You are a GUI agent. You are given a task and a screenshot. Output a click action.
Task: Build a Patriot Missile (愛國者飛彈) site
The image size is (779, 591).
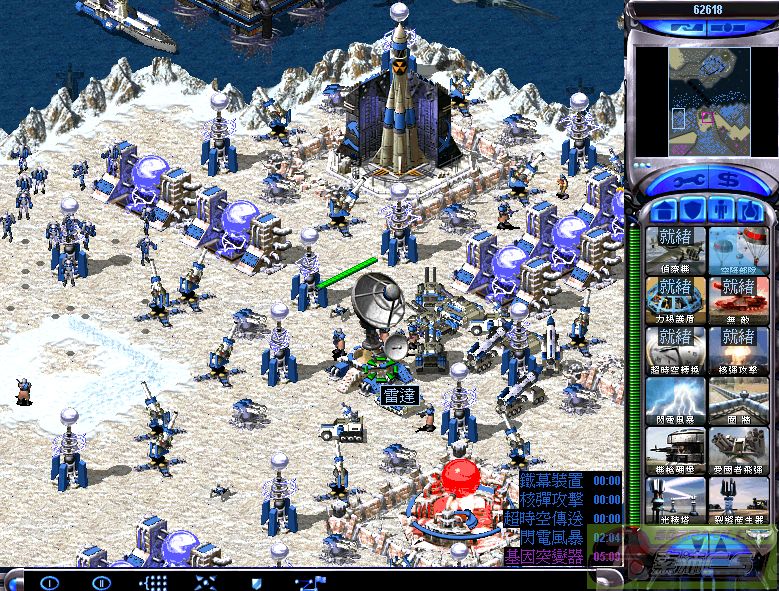click(737, 450)
